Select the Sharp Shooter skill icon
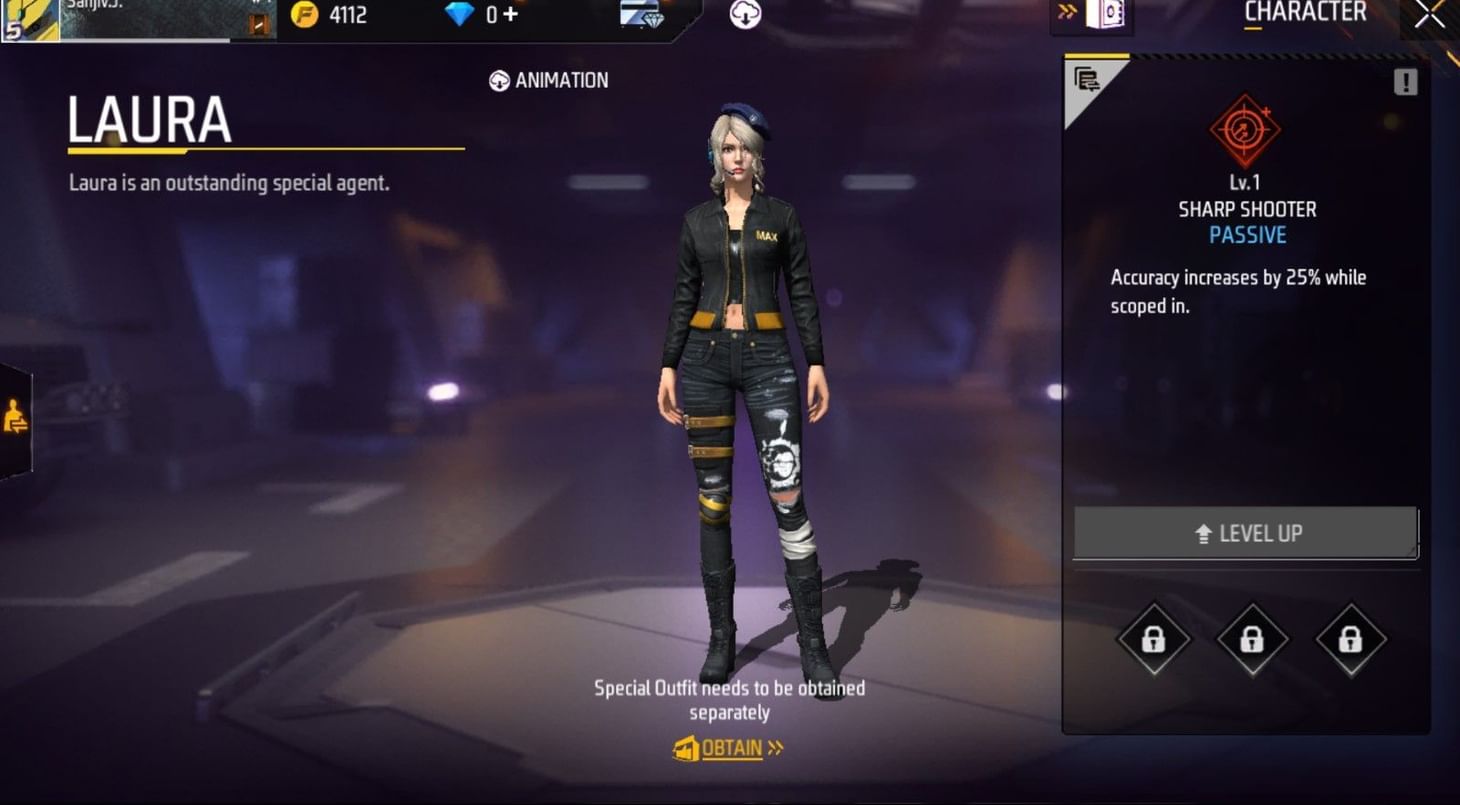 click(1246, 127)
